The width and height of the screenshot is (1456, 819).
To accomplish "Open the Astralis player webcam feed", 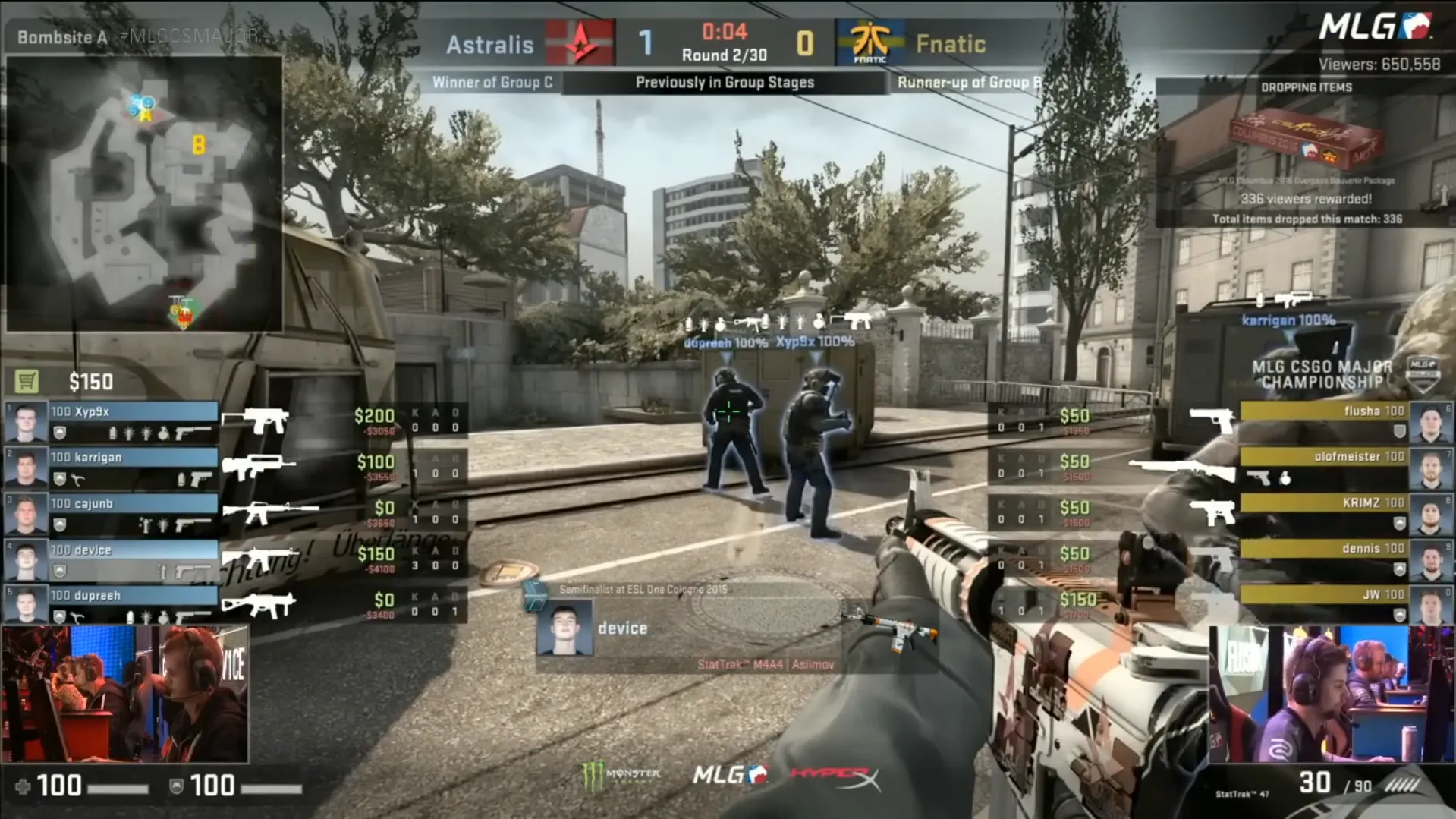I will click(x=125, y=694).
